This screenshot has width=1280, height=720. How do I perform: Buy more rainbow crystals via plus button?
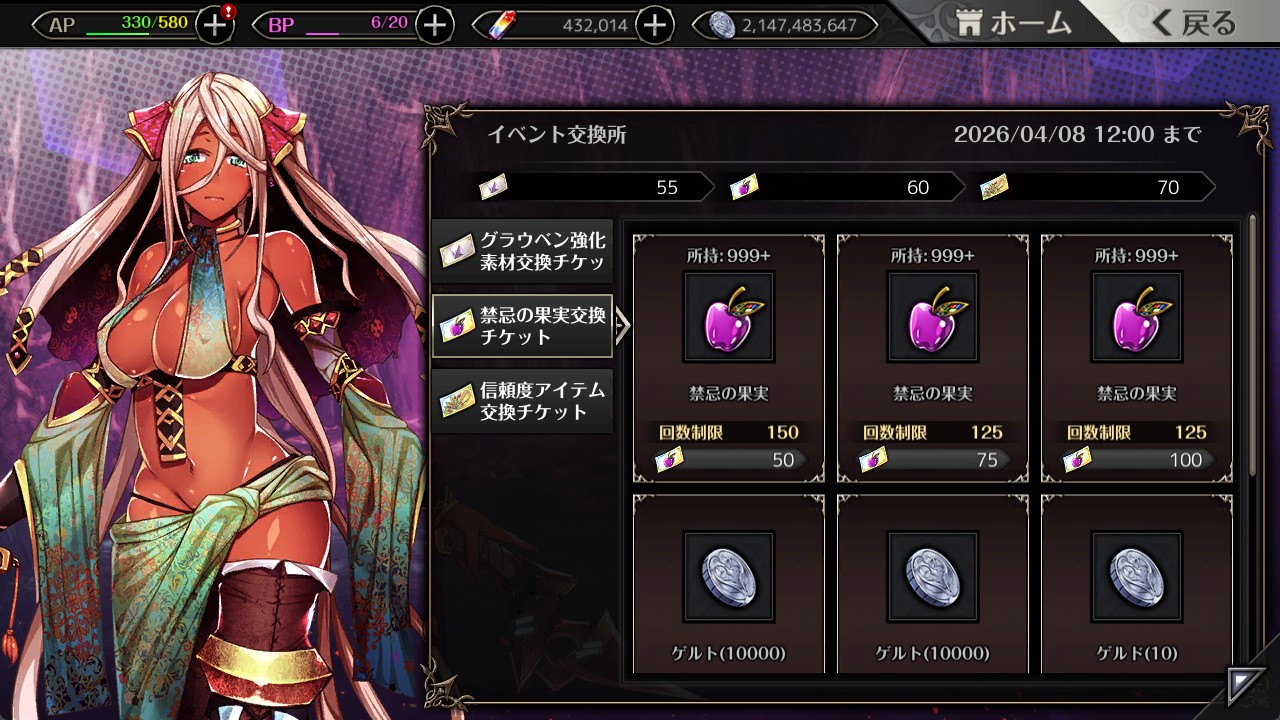(654, 25)
